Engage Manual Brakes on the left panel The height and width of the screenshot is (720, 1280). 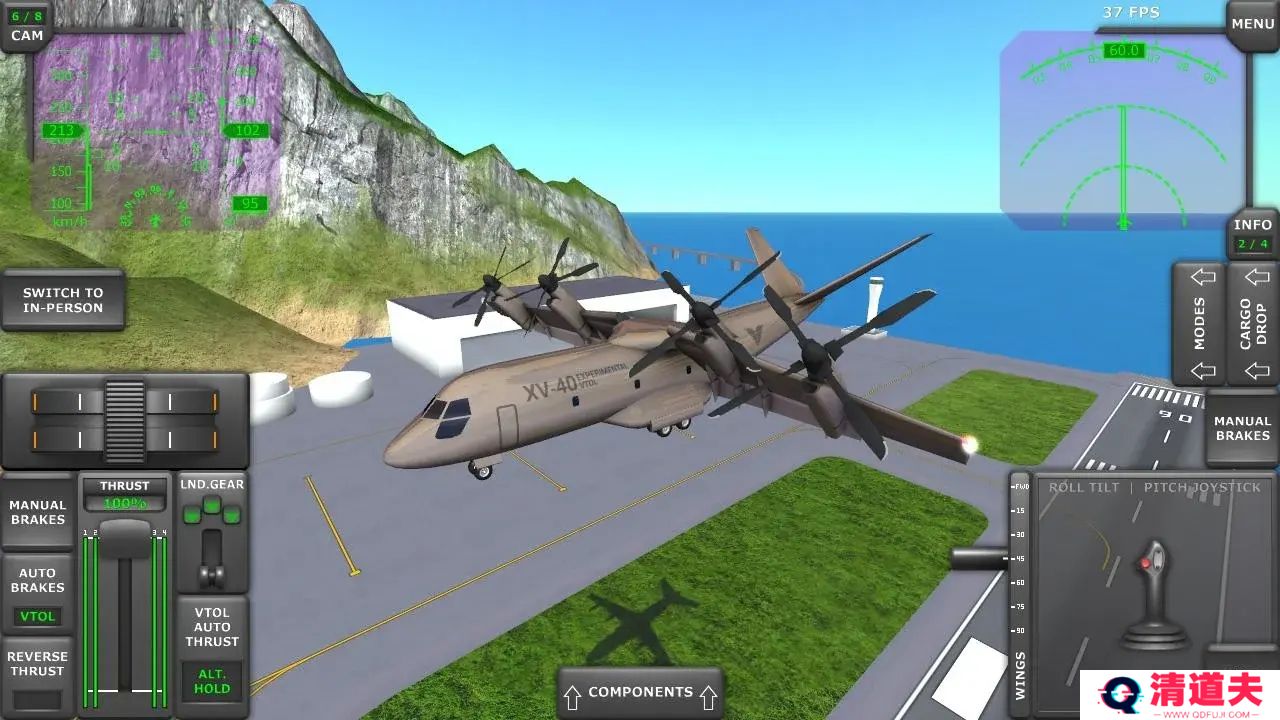(38, 512)
